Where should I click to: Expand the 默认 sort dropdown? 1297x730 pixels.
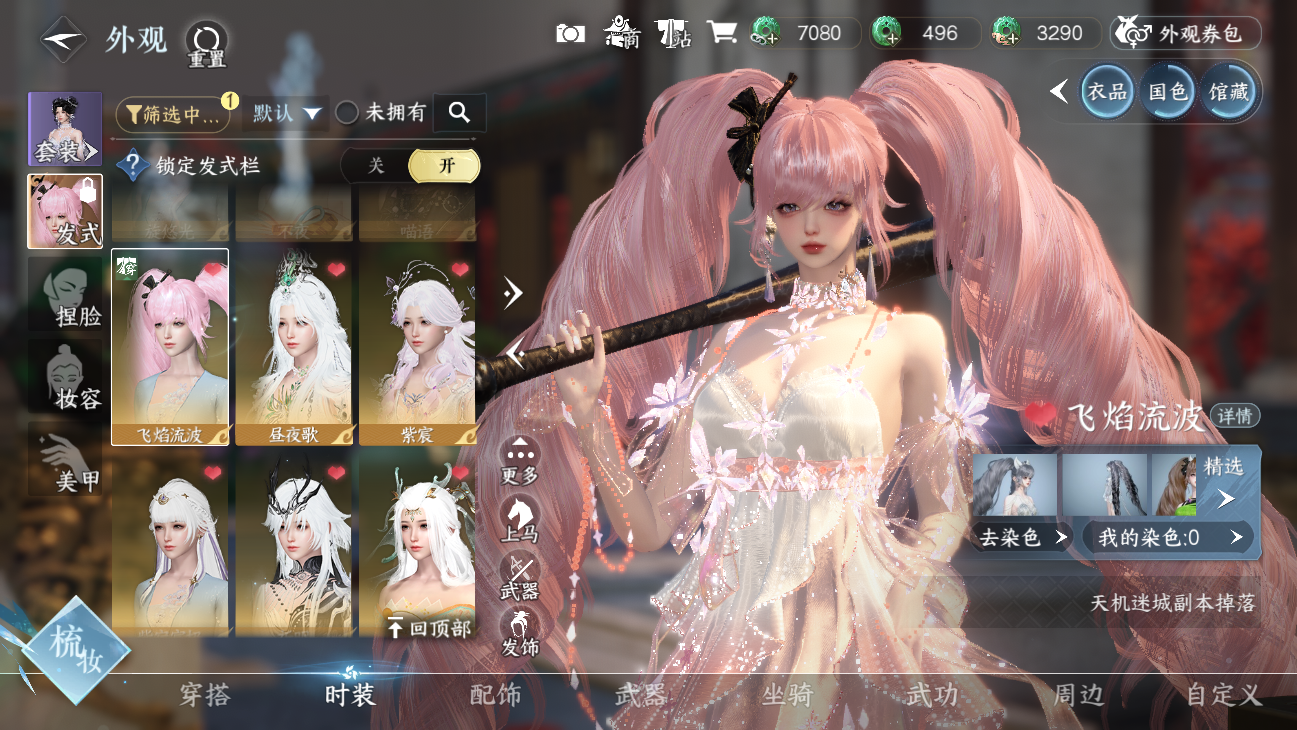pos(286,114)
